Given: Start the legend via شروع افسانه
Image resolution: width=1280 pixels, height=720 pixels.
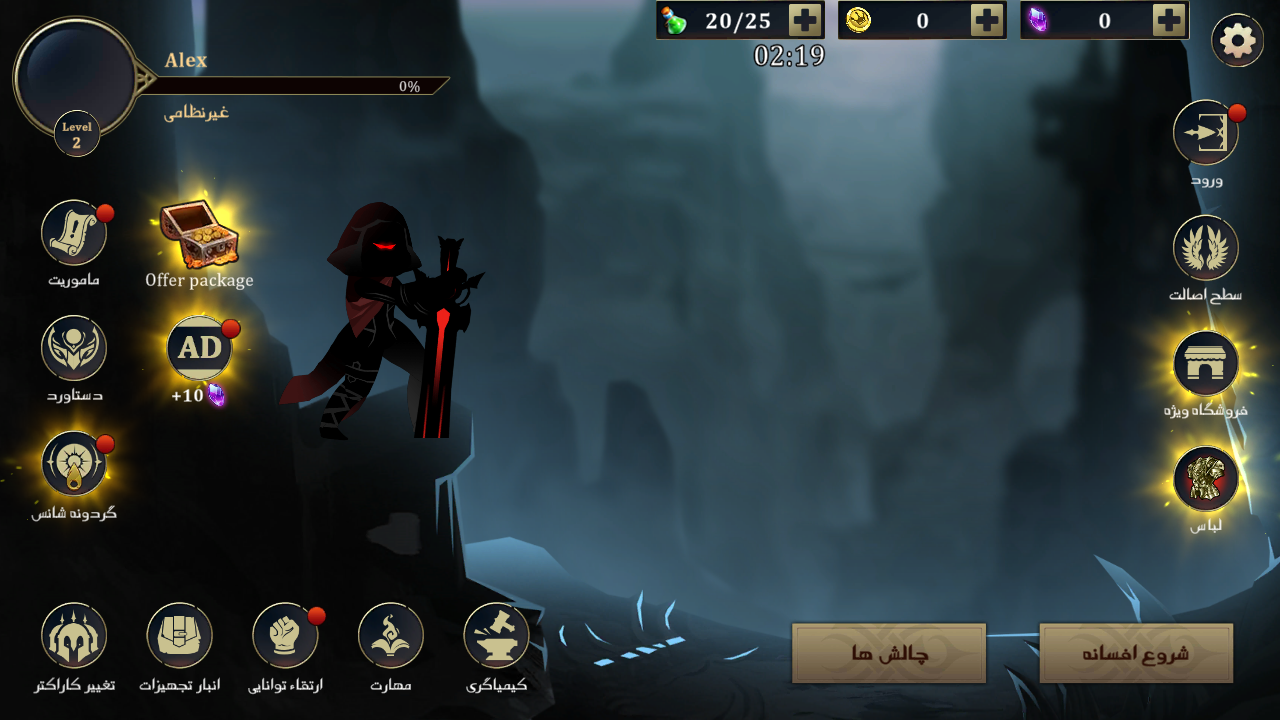Looking at the screenshot, I should 1136,653.
